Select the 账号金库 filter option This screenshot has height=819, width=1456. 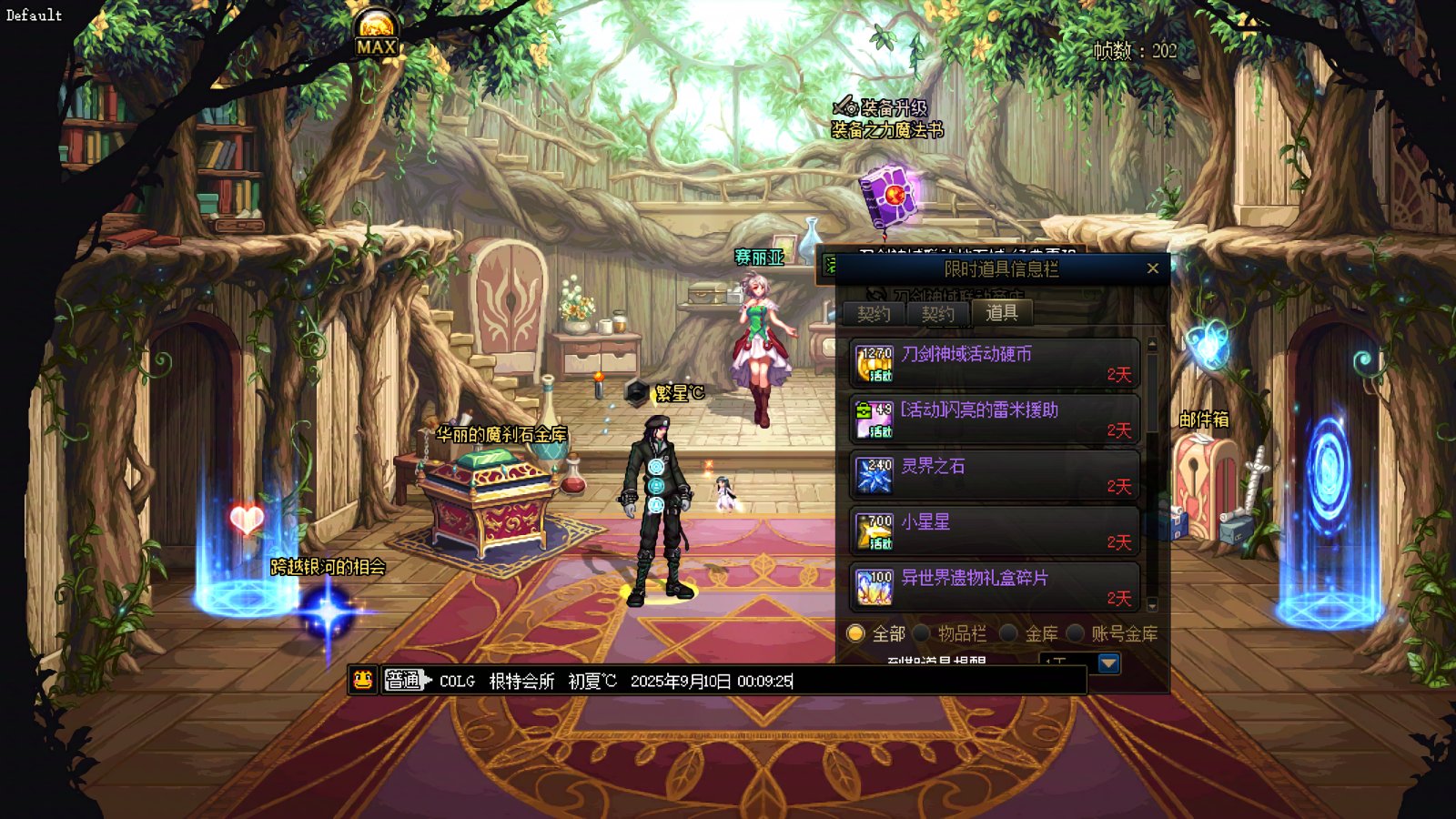[x=1076, y=633]
